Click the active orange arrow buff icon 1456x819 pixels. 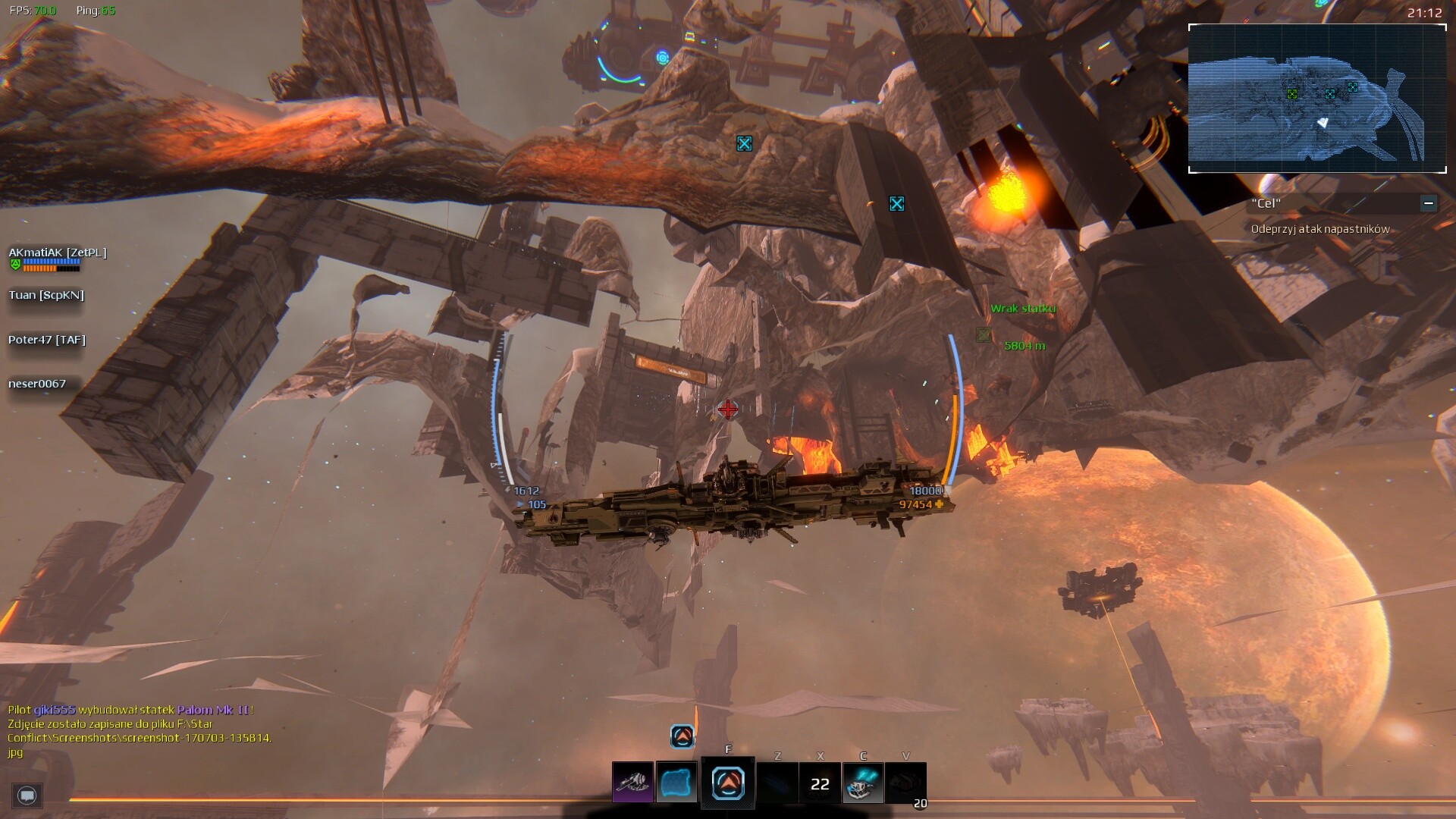click(x=682, y=736)
